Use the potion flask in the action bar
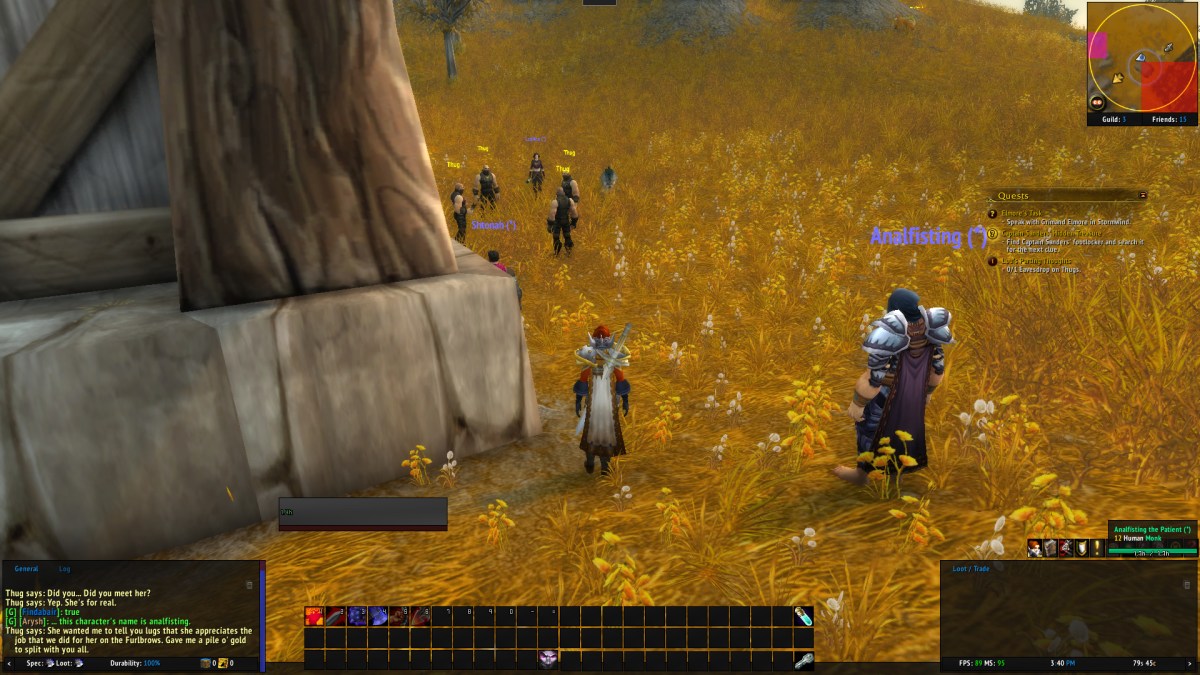 coord(803,616)
